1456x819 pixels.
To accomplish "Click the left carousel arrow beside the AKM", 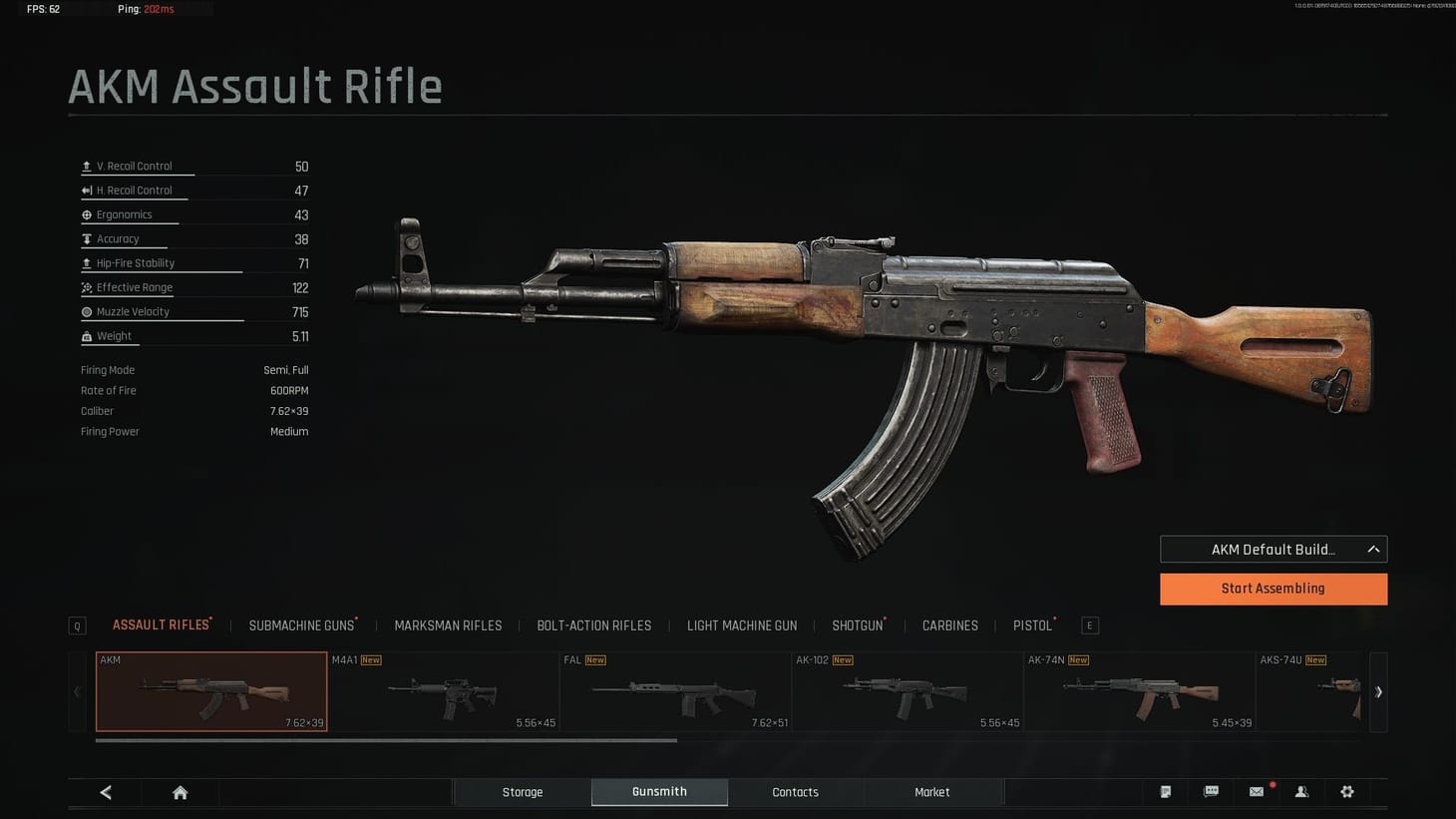I will click(76, 691).
